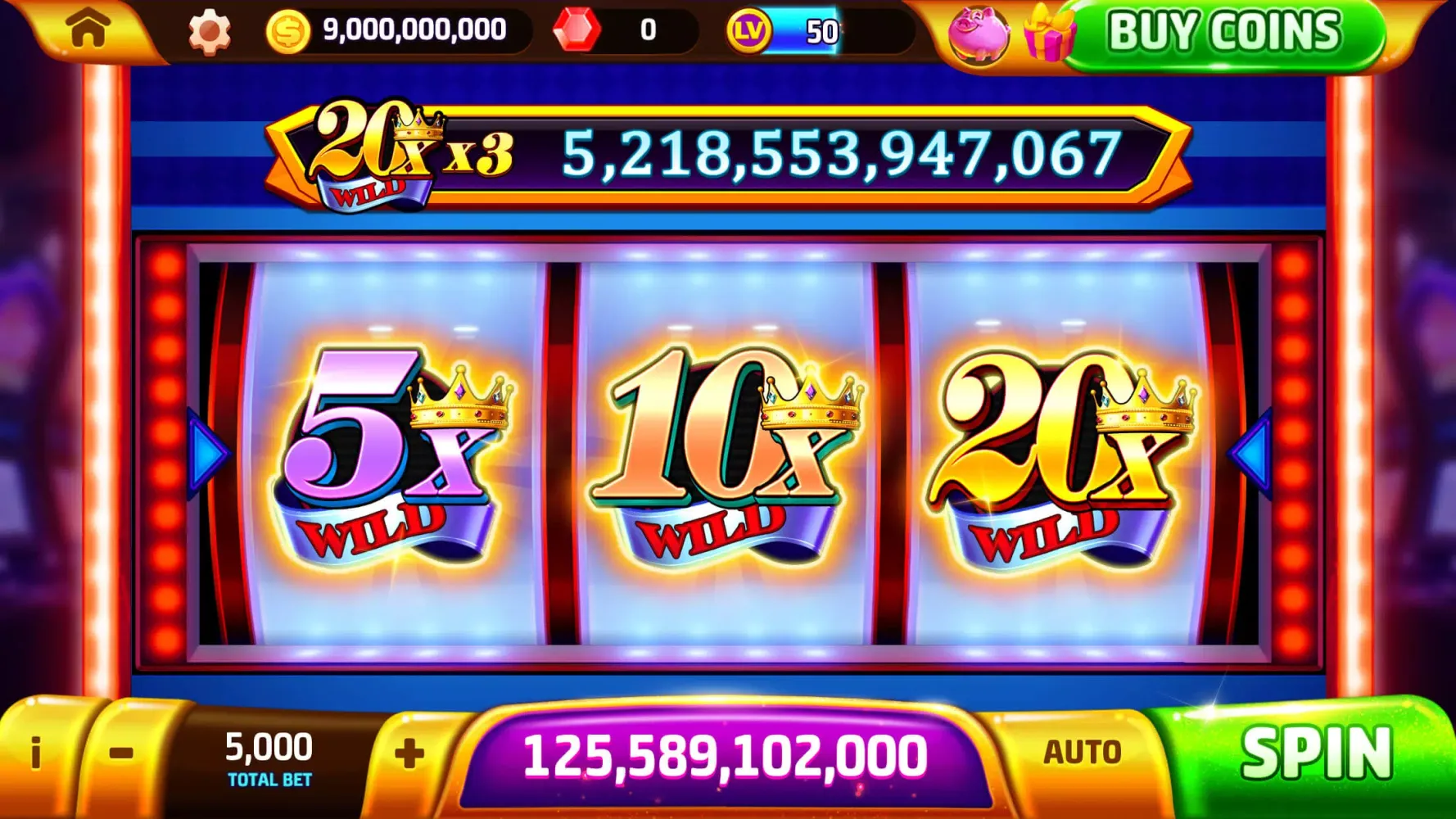The width and height of the screenshot is (1456, 819).
Task: Click the gold coin balance icon
Action: 287,29
